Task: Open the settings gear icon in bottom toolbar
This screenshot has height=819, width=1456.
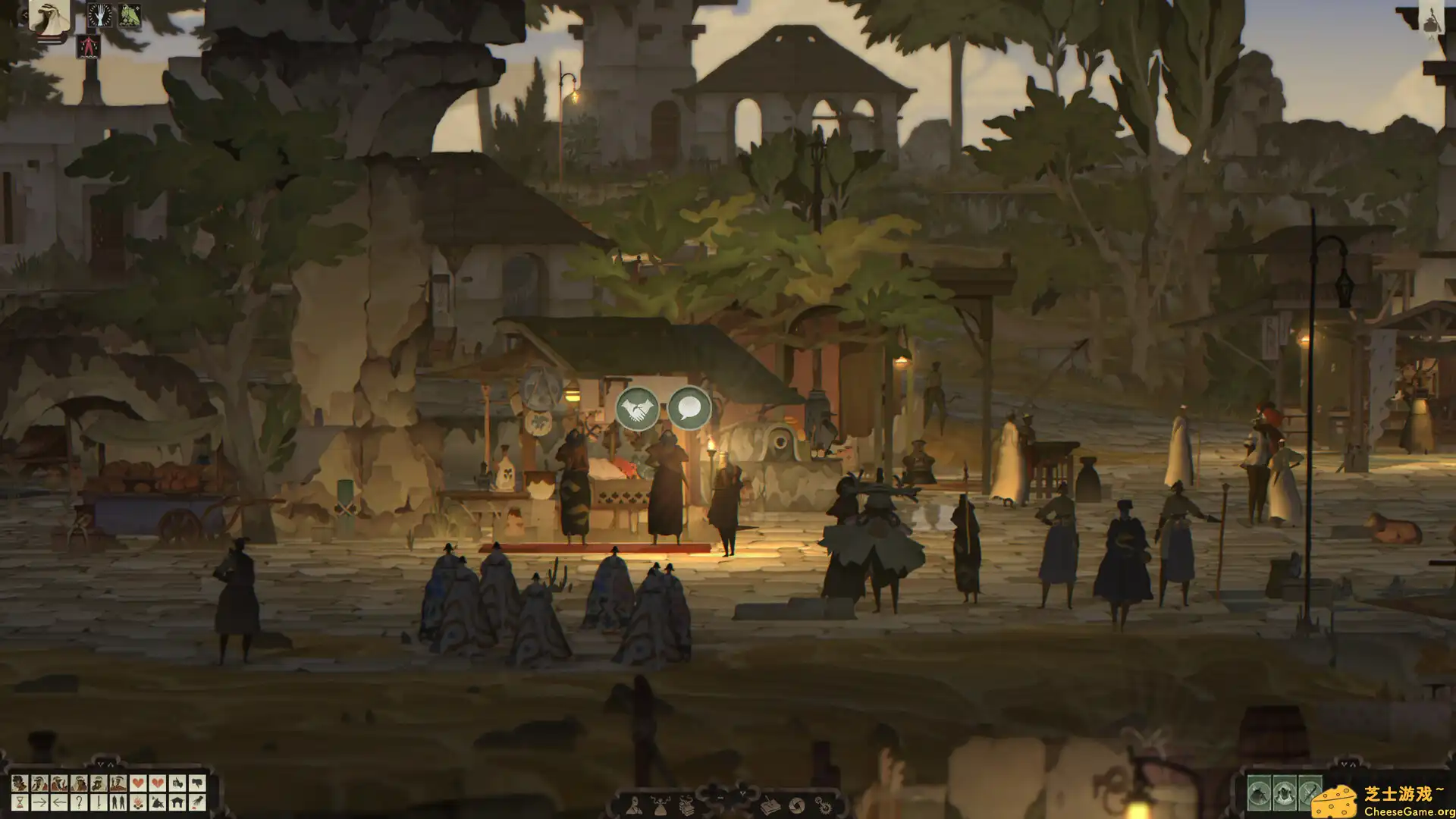Action: pyautogui.click(x=824, y=806)
